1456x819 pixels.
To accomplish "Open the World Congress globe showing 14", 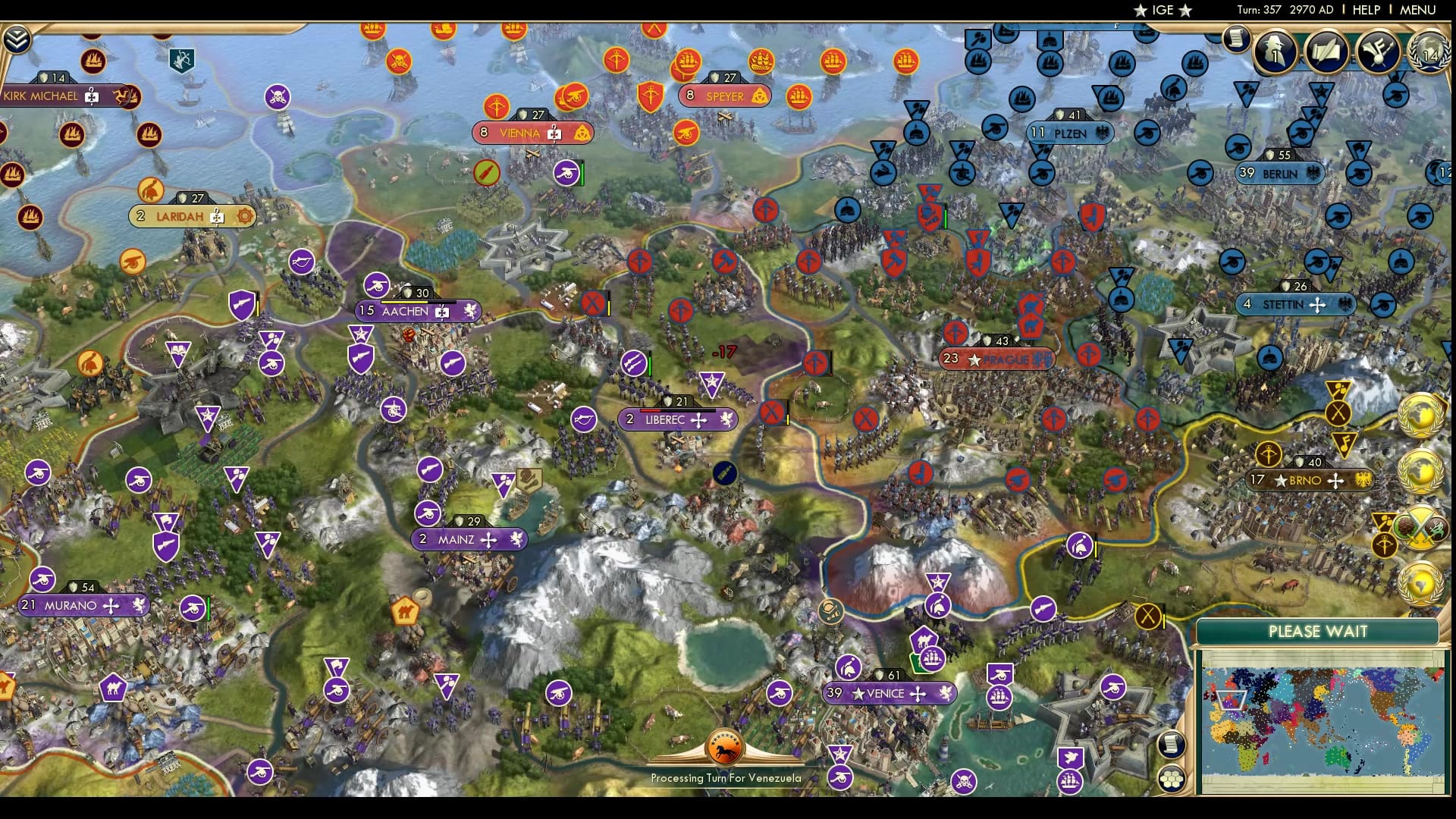I will click(x=1429, y=53).
